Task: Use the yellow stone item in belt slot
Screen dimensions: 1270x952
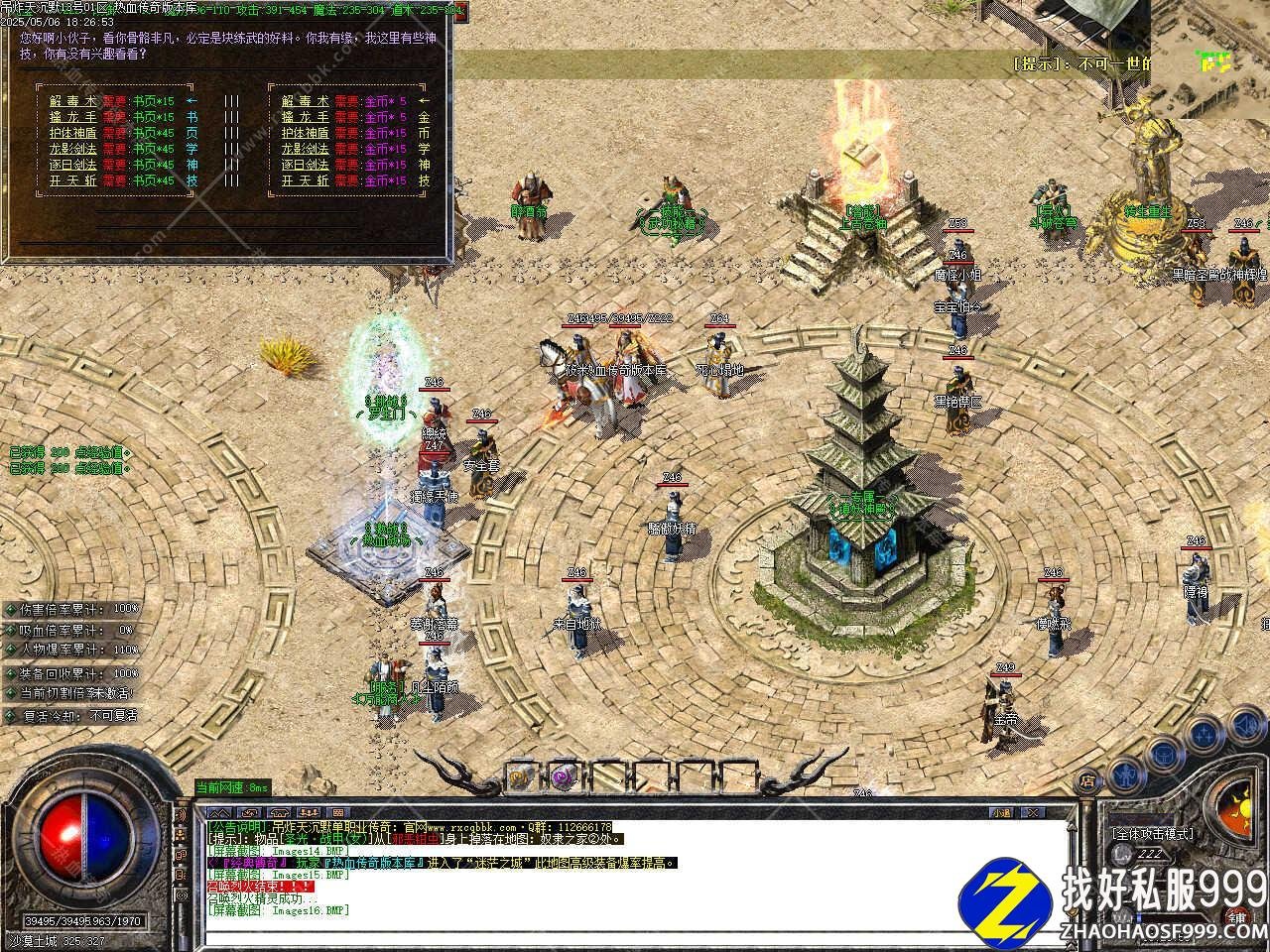Action: pos(522,775)
